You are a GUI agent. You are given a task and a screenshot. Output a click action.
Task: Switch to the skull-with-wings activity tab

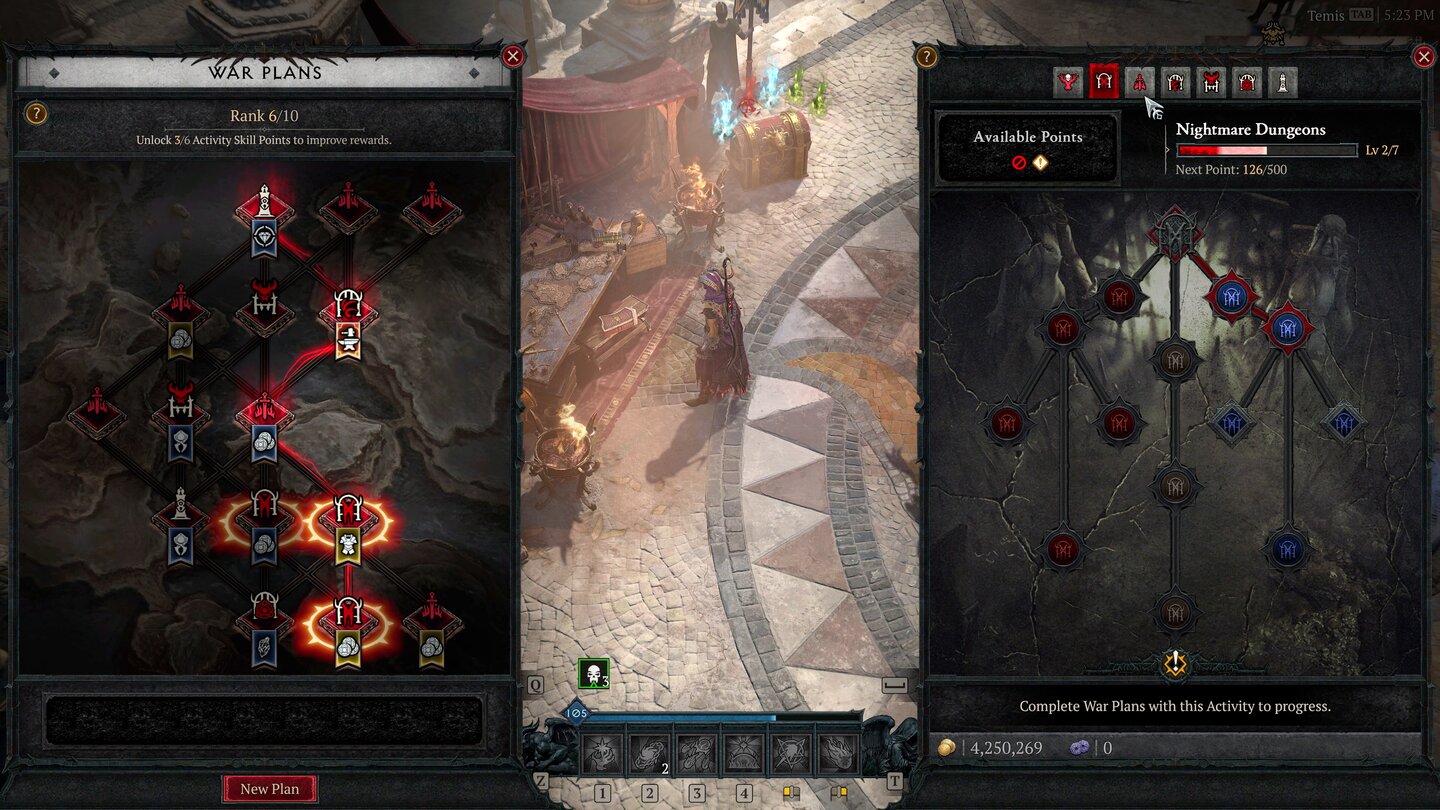pyautogui.click(x=1068, y=82)
